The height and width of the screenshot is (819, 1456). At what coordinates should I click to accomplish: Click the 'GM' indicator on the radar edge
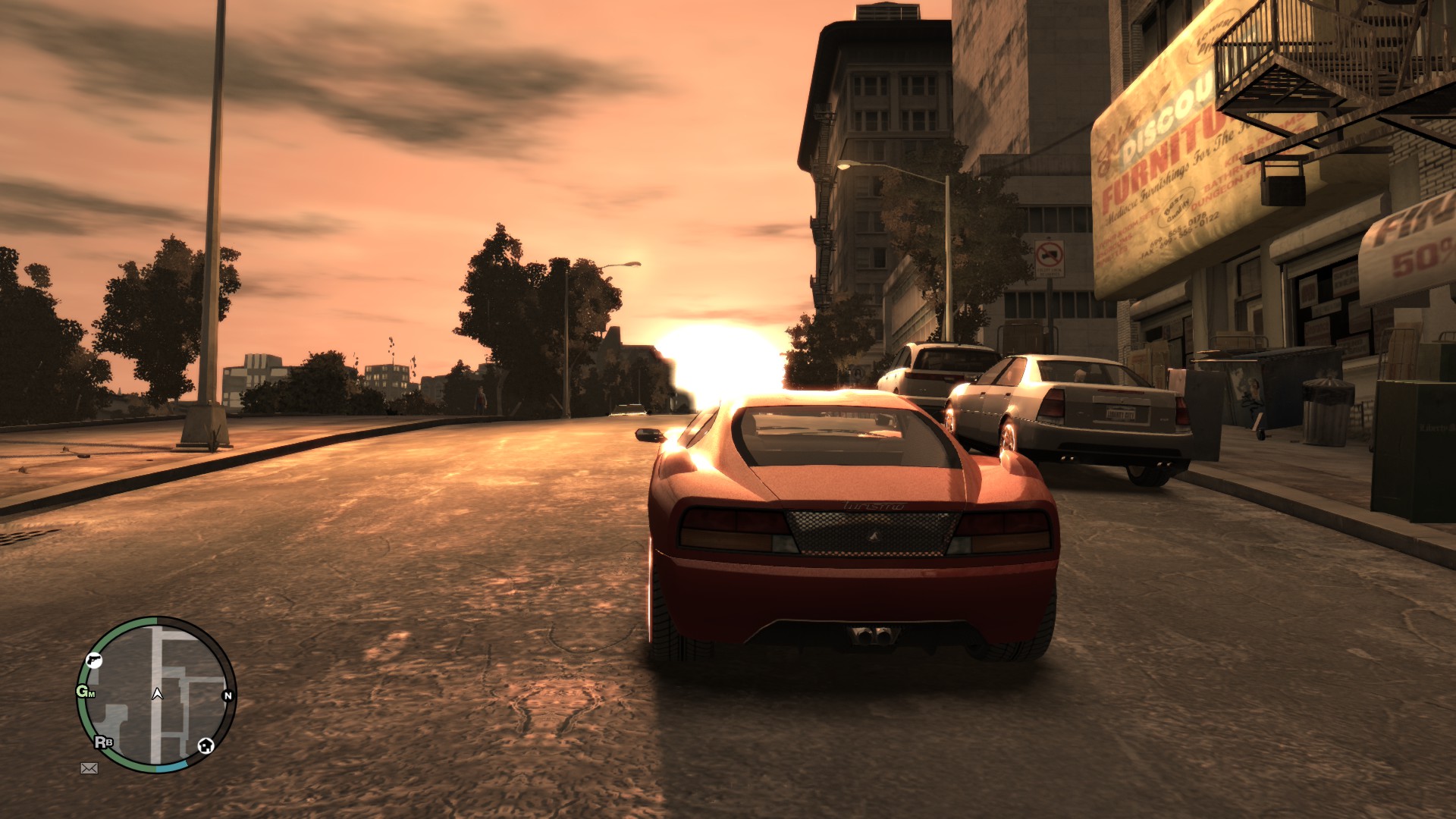coord(86,692)
